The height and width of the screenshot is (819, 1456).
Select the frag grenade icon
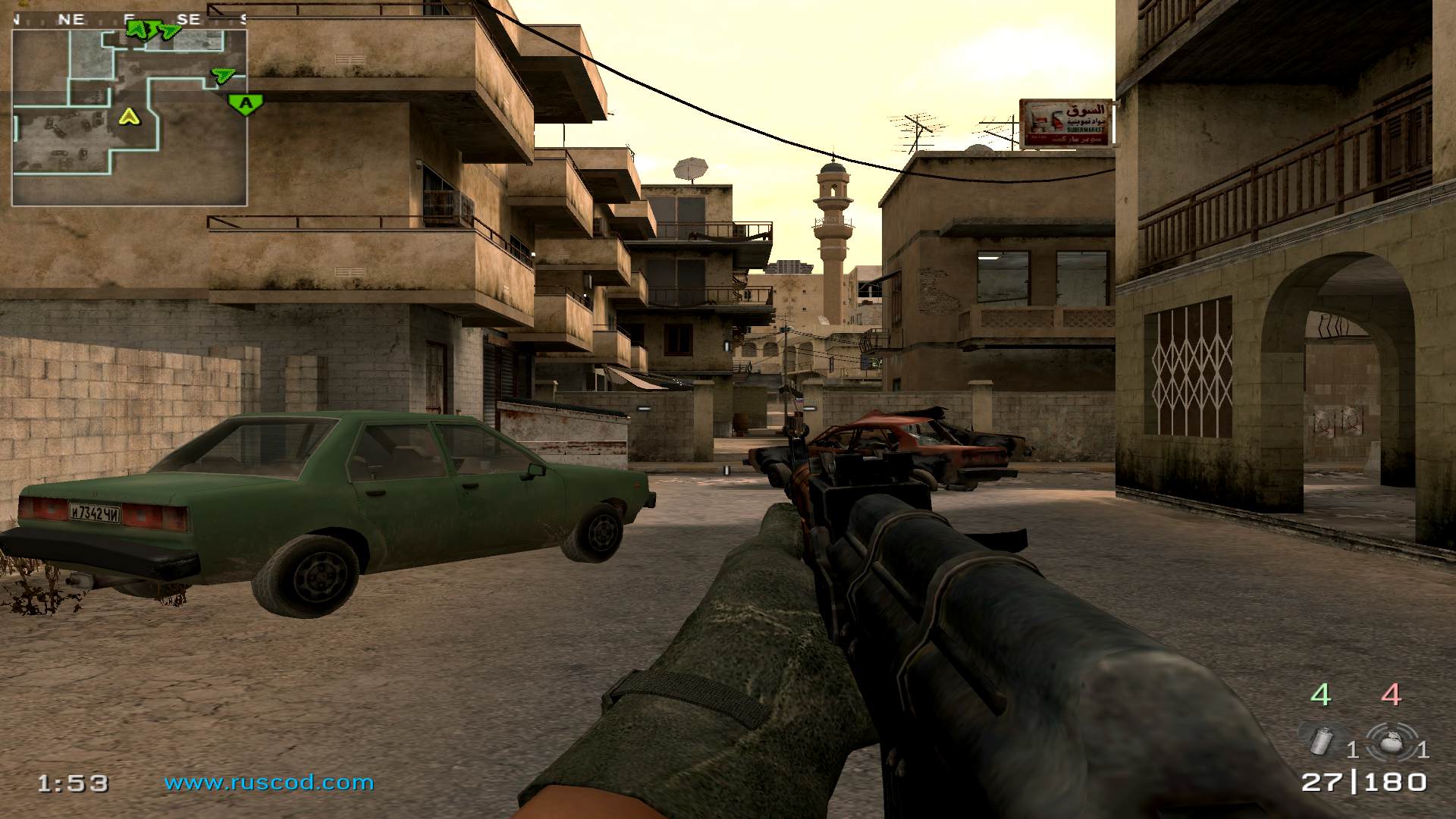click(x=1391, y=740)
